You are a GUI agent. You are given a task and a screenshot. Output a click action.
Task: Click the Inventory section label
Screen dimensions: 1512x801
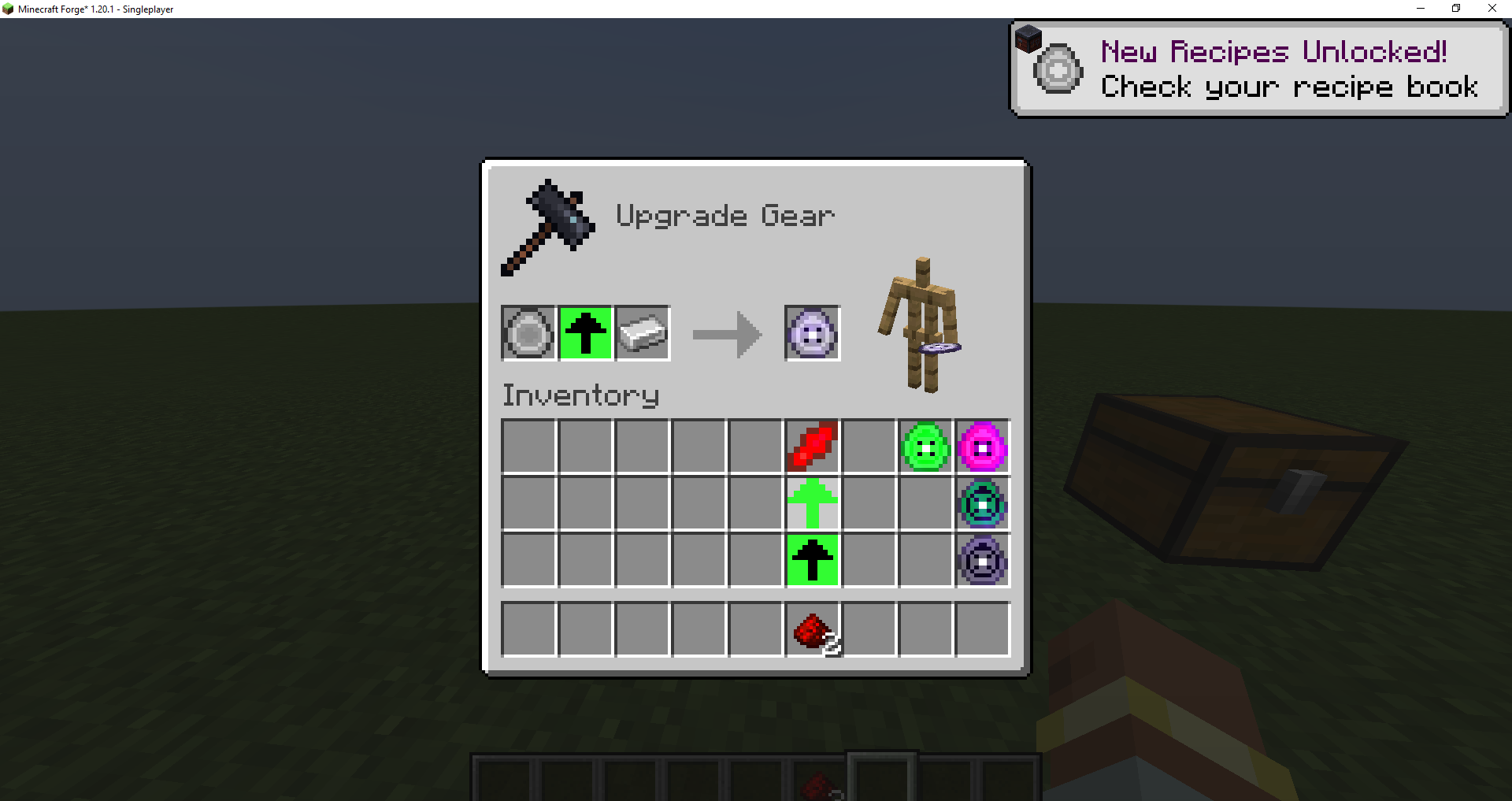(x=580, y=395)
